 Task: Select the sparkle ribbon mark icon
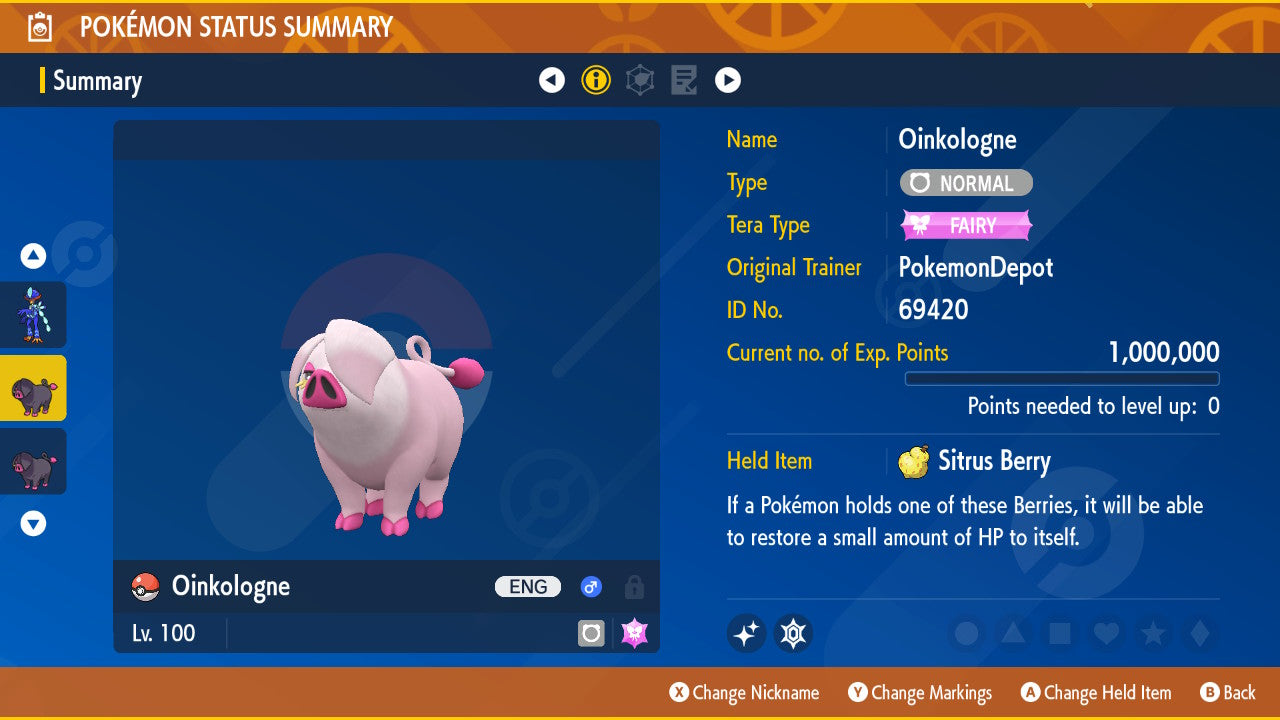pos(746,633)
